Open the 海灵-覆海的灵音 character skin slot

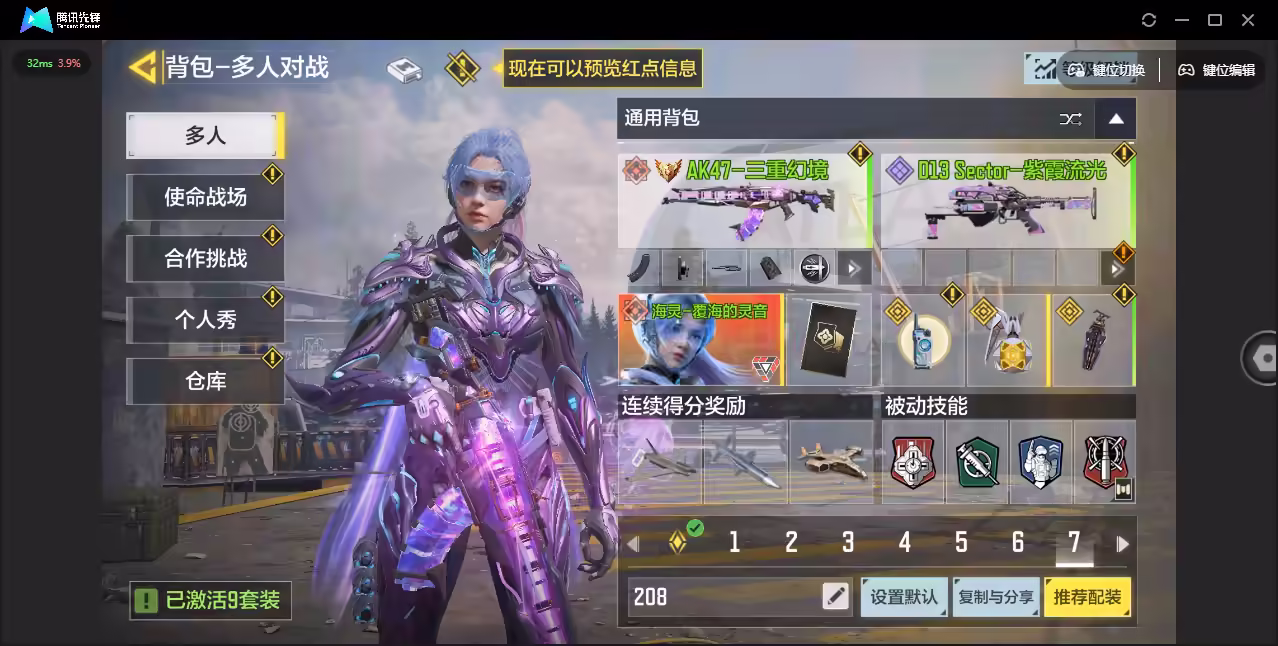(700, 340)
